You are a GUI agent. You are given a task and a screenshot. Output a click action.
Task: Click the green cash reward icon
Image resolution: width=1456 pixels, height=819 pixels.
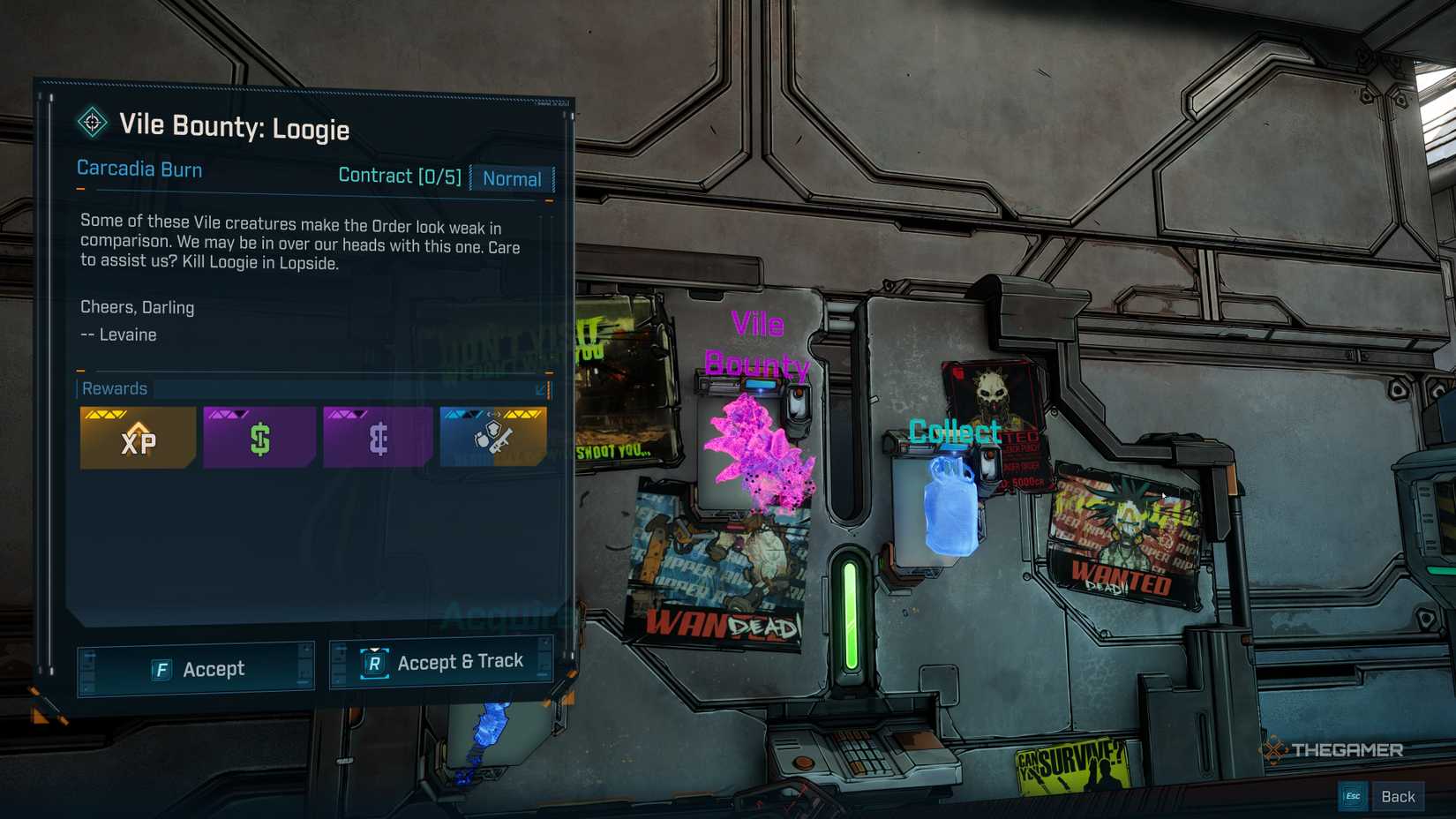pyautogui.click(x=259, y=438)
